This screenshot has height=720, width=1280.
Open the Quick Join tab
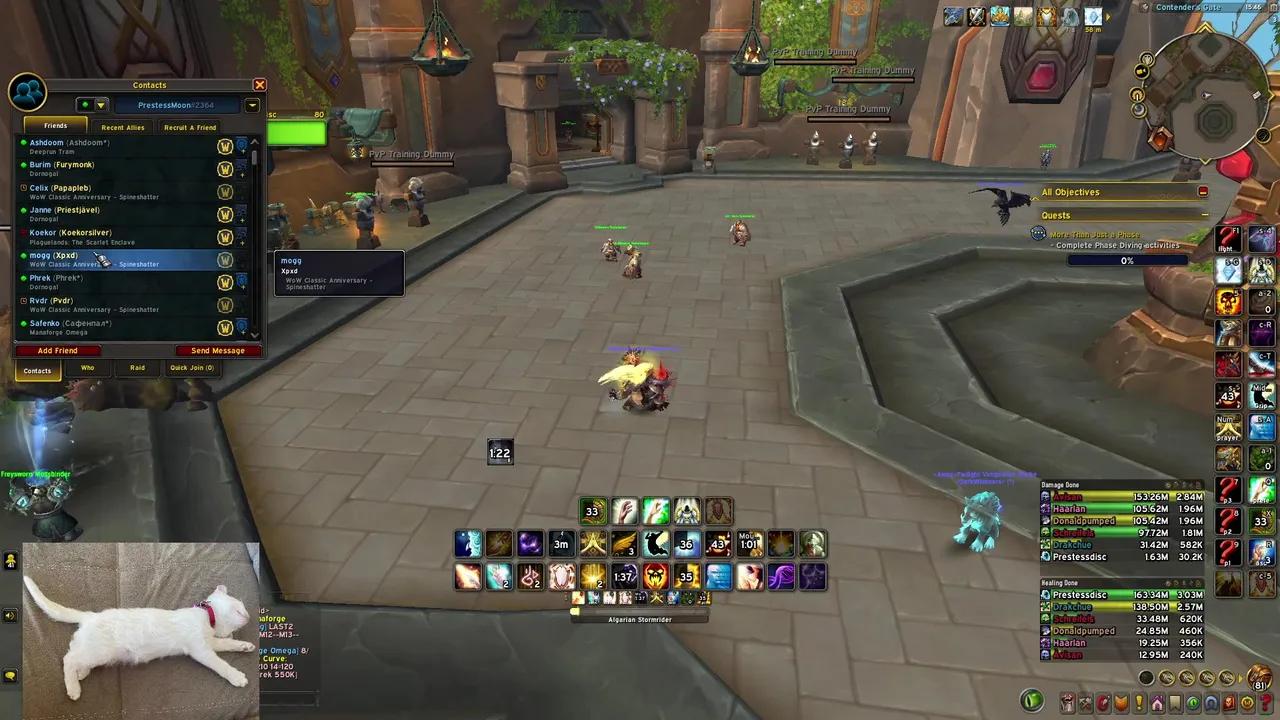[191, 368]
